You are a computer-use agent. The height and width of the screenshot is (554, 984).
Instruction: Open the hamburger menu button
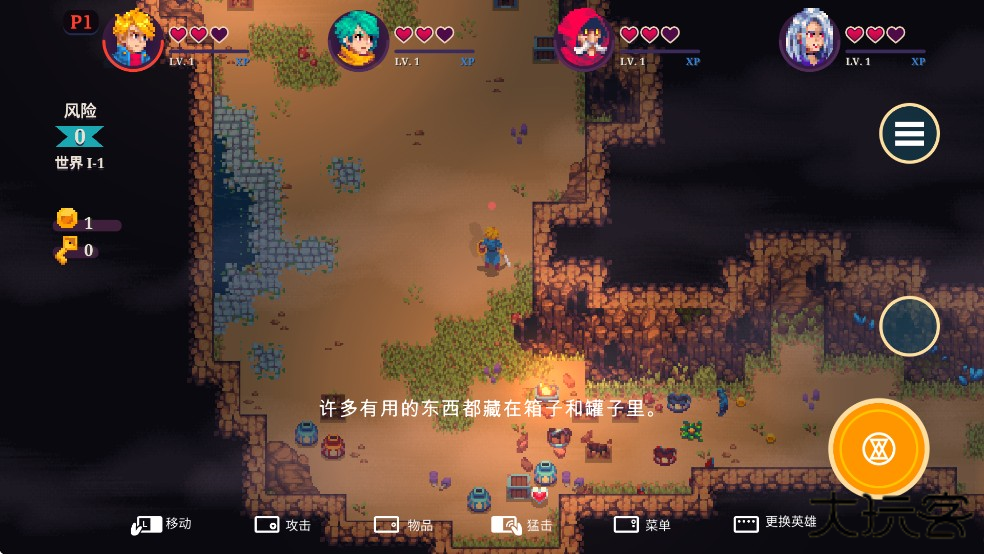click(909, 134)
